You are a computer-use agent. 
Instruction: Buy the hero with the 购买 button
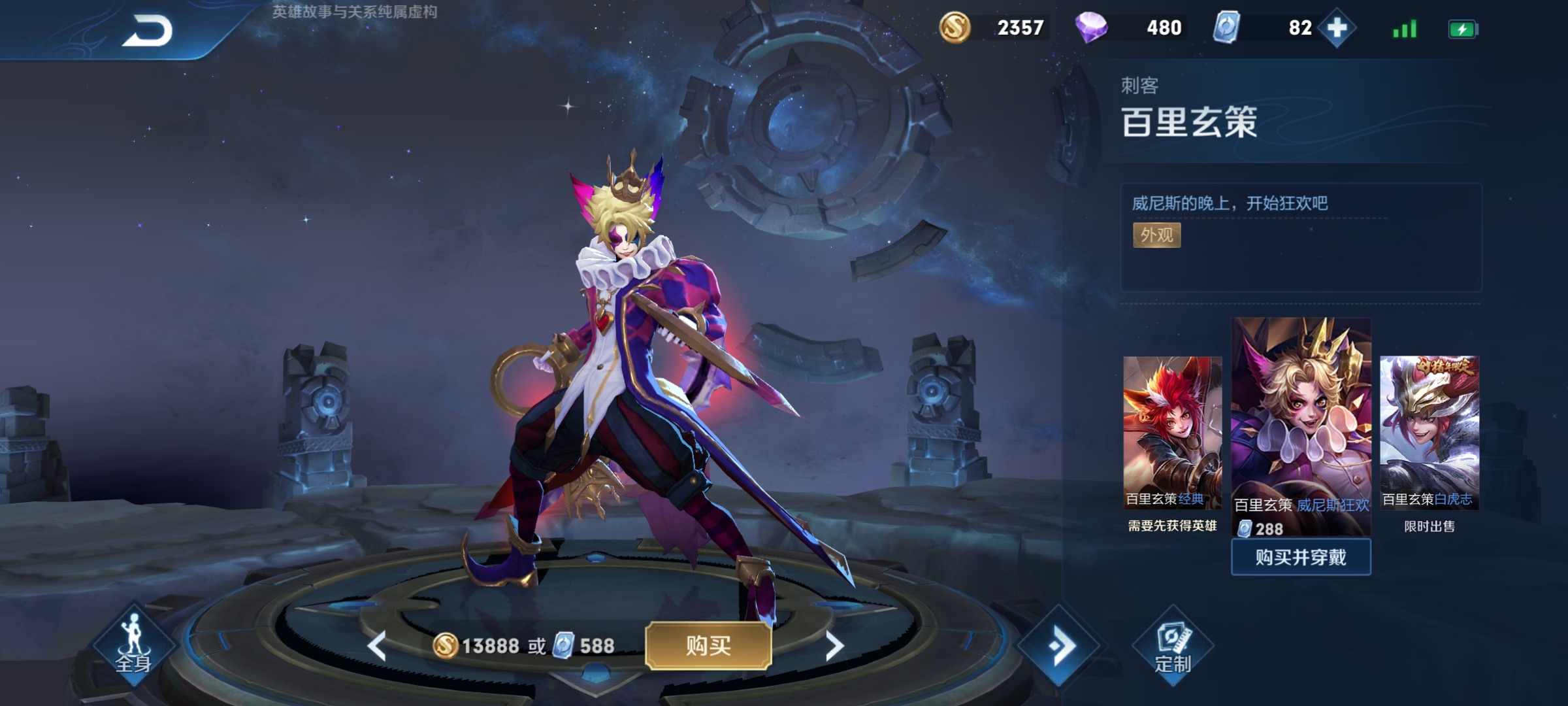click(708, 646)
